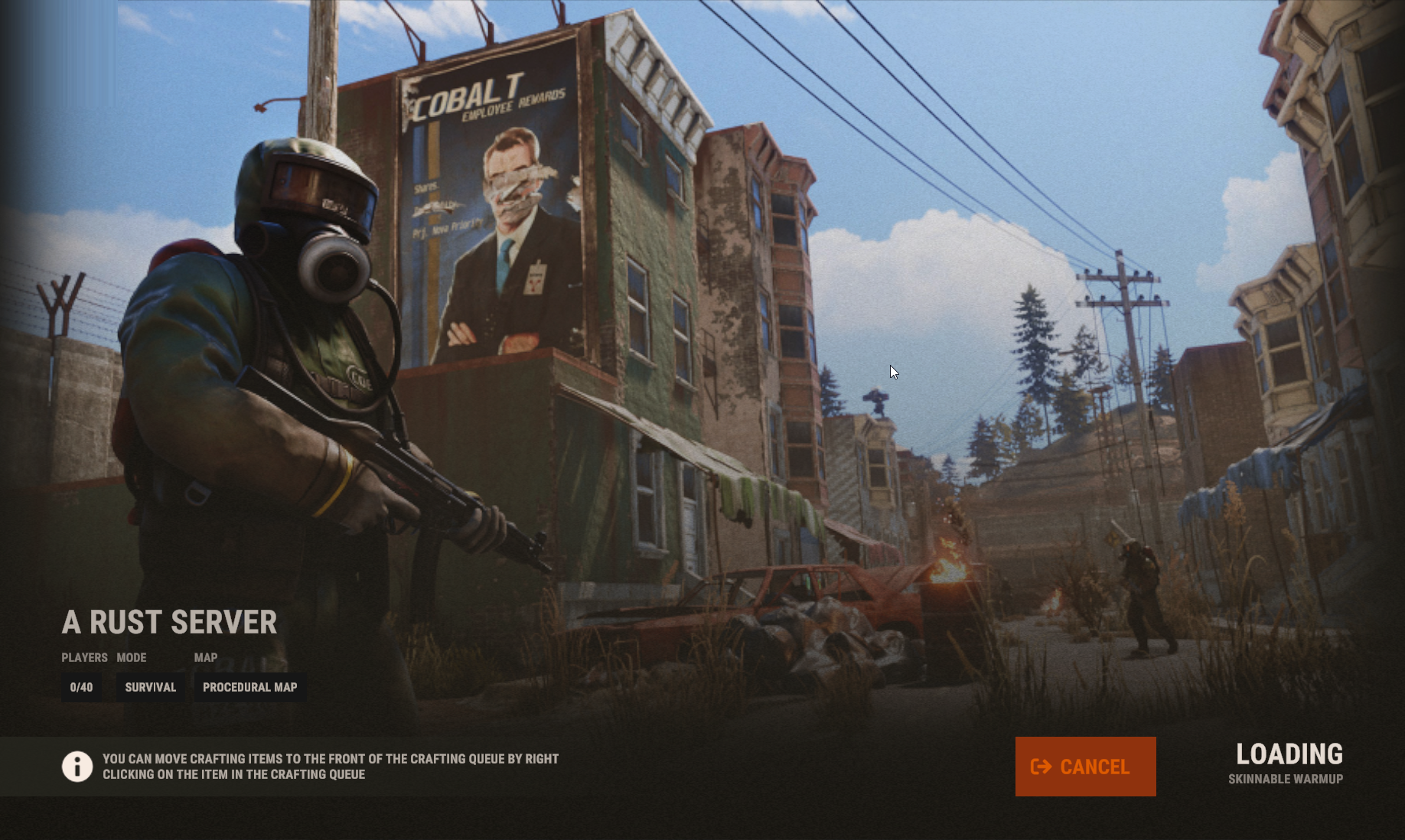
Task: Expand the MAP section details
Action: click(205, 657)
